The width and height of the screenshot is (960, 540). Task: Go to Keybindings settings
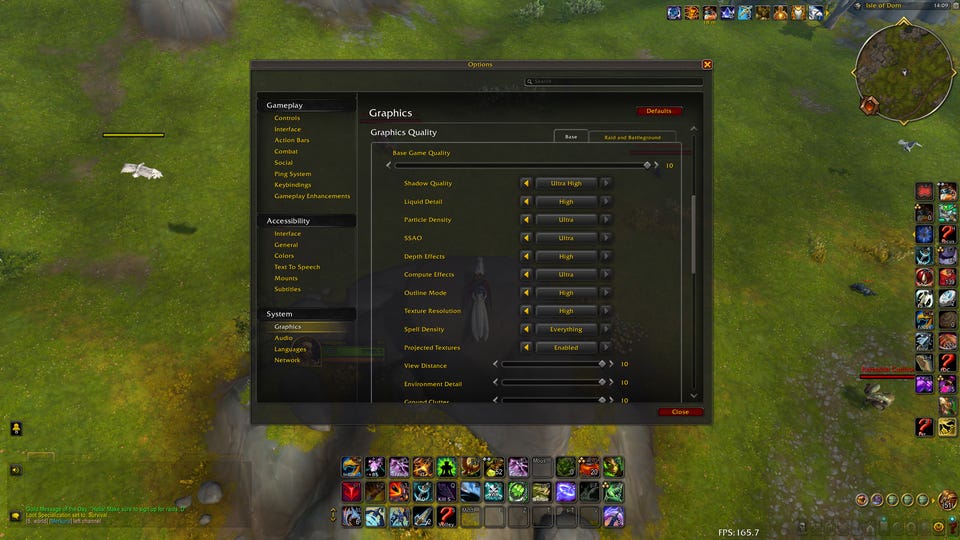point(293,185)
